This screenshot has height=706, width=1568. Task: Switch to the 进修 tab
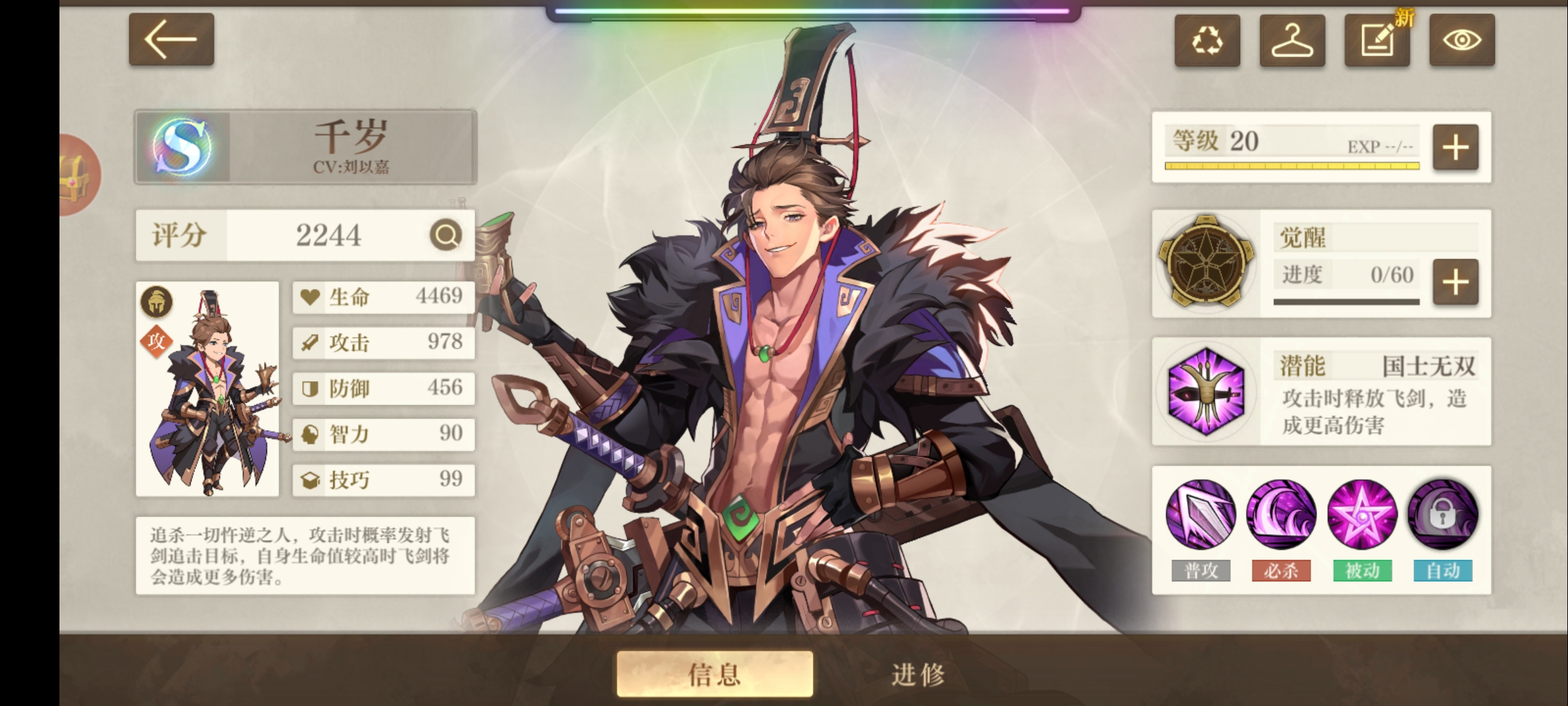[x=918, y=673]
